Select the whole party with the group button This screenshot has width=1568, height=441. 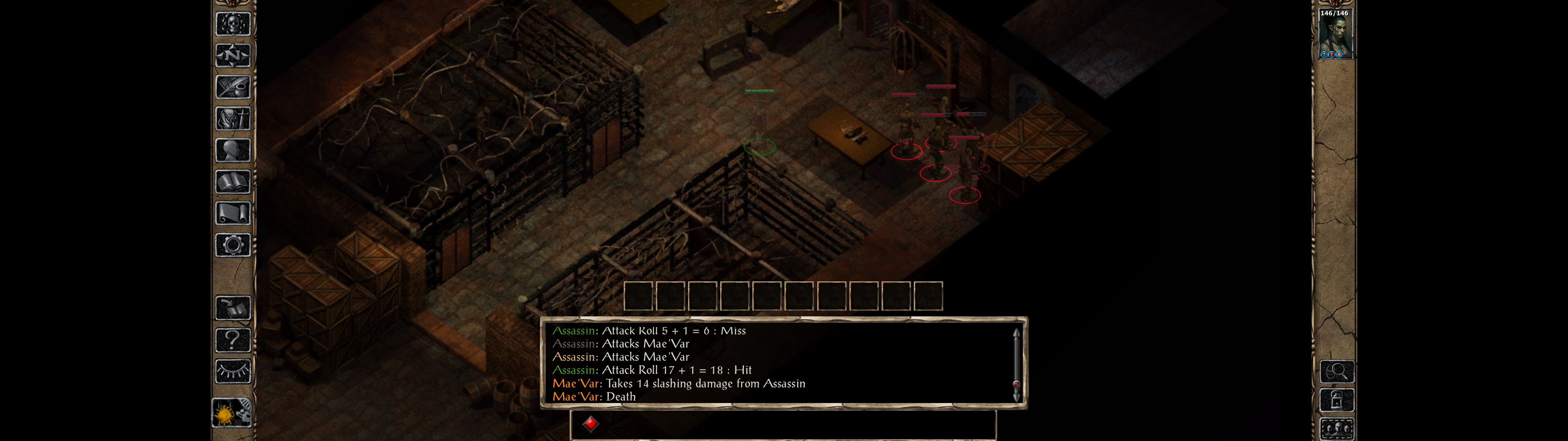click(1337, 429)
